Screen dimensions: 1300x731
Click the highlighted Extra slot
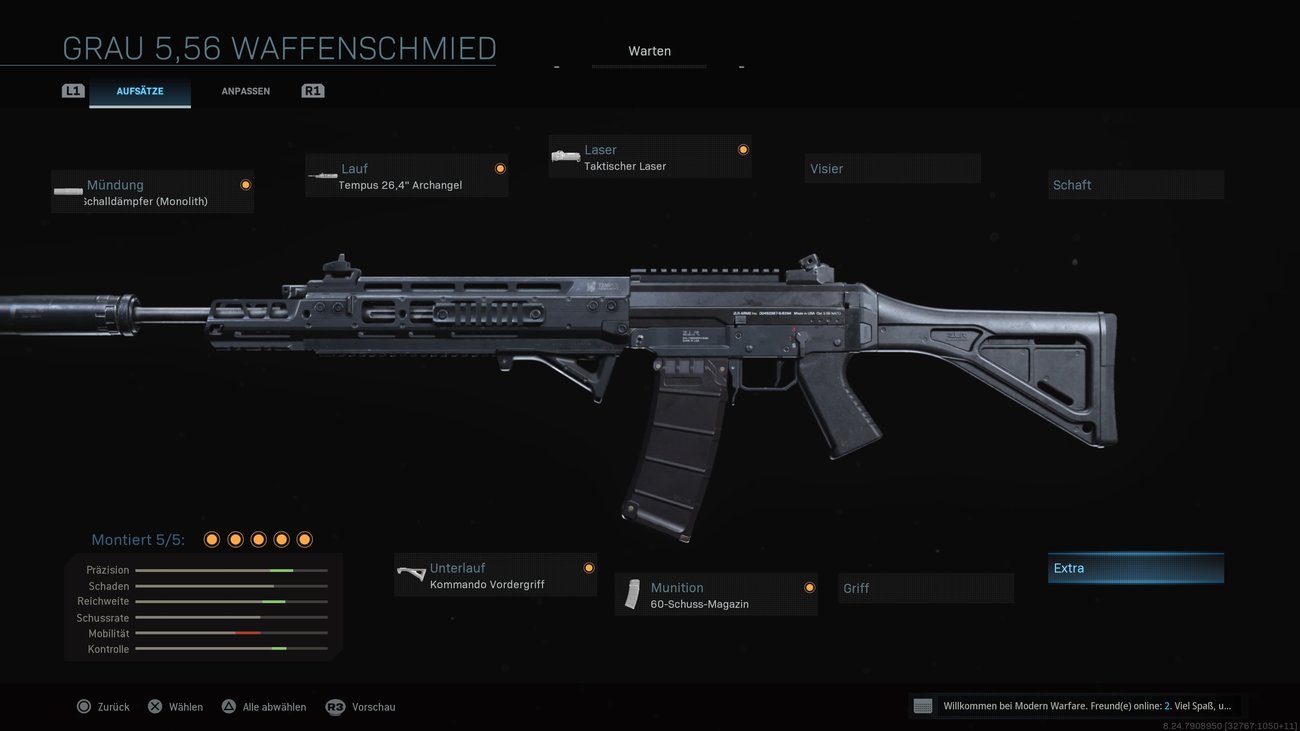(1136, 567)
